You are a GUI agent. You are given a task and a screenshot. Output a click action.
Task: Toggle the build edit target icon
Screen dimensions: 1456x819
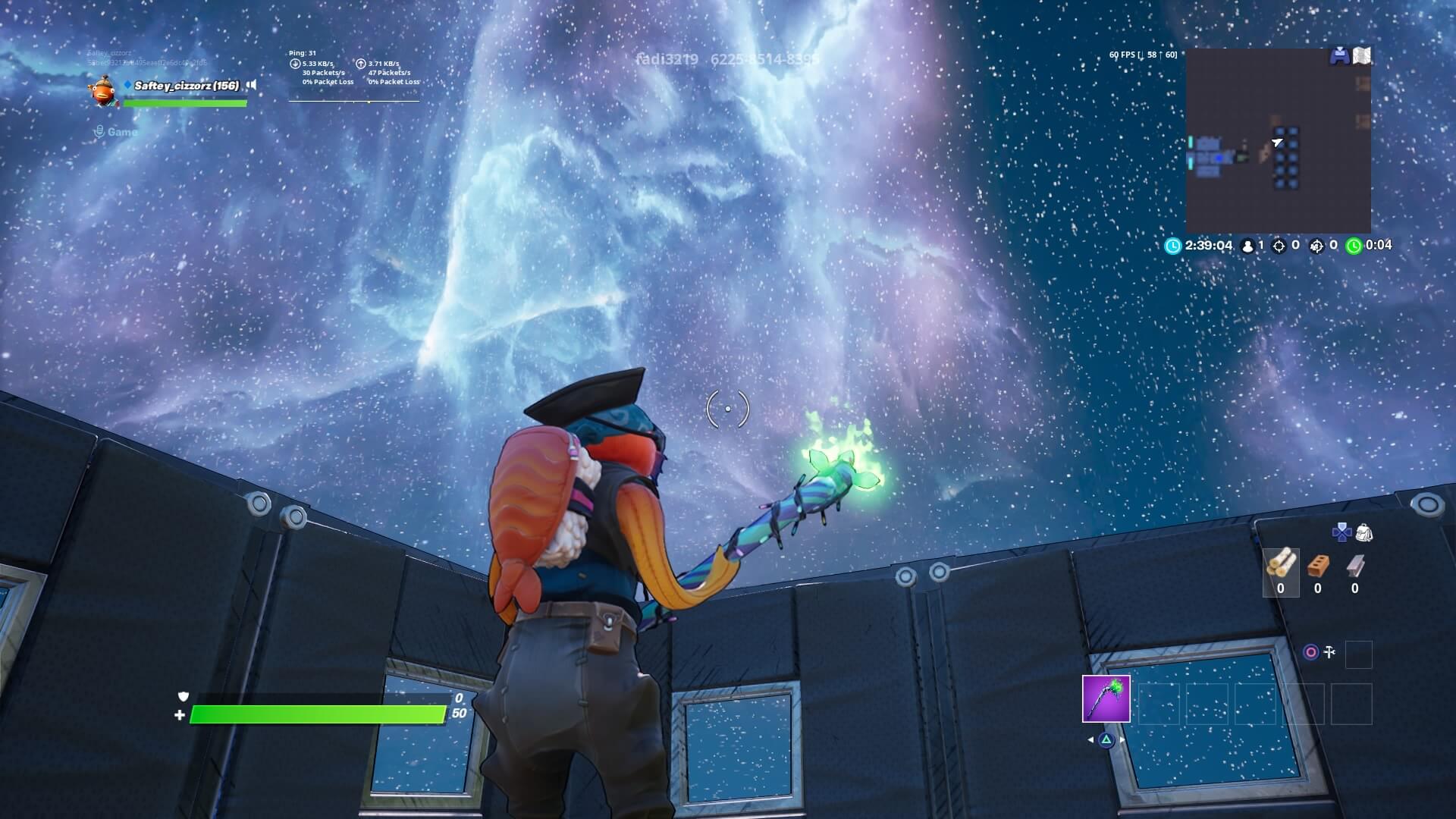1312,651
